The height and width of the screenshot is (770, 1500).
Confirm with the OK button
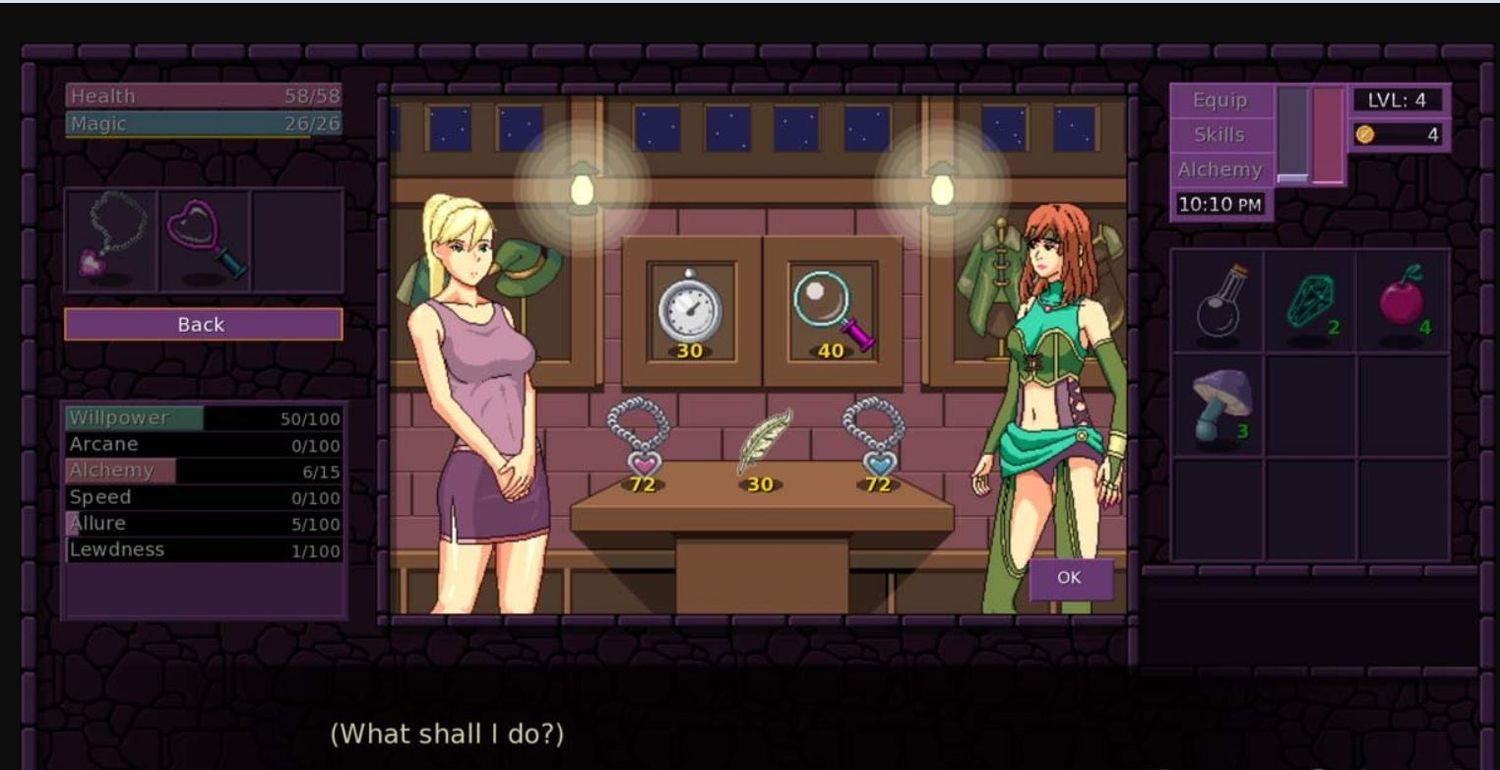pos(1070,578)
